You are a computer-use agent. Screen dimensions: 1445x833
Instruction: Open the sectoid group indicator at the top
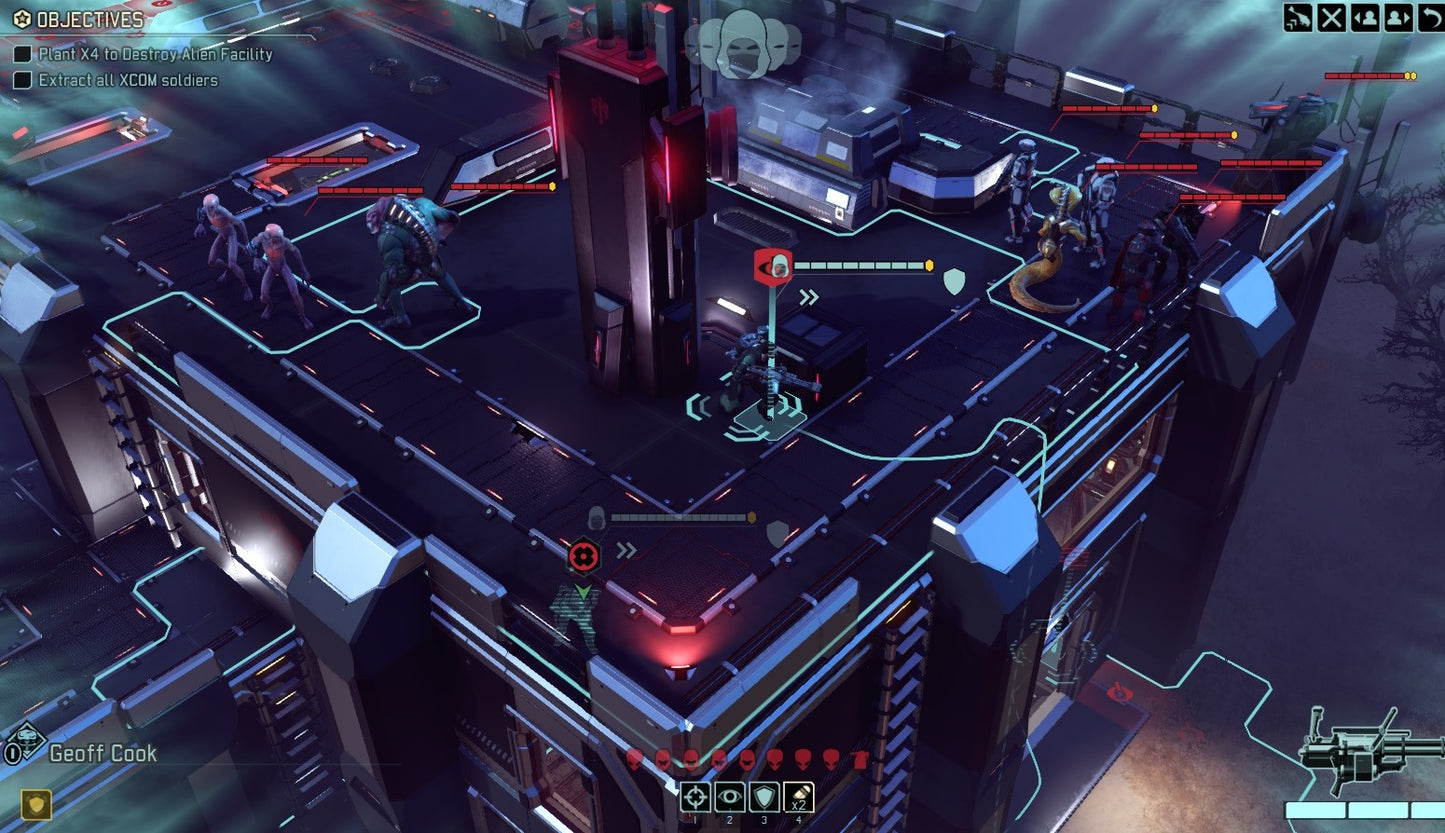tap(743, 40)
